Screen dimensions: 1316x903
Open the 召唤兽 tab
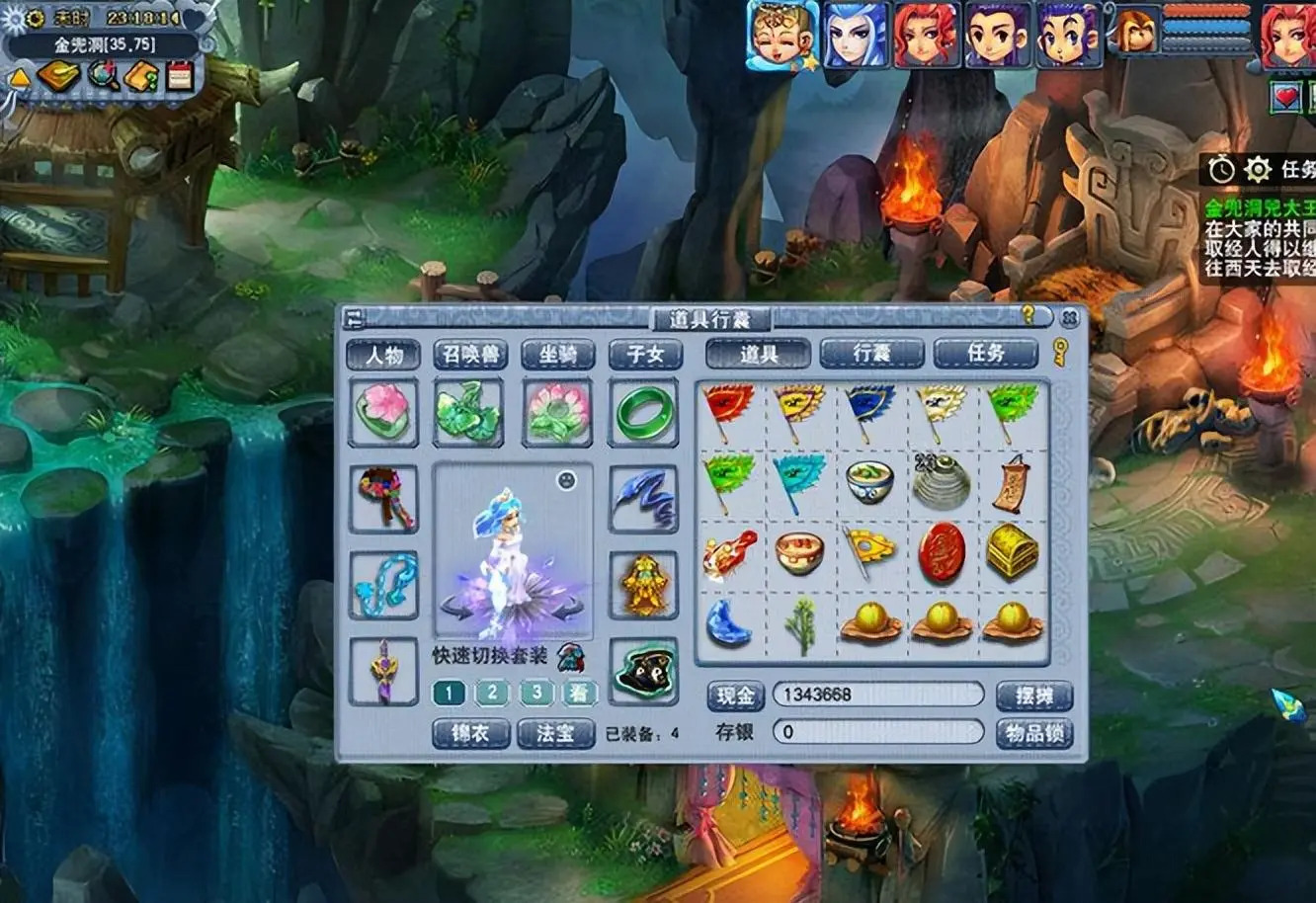point(470,355)
